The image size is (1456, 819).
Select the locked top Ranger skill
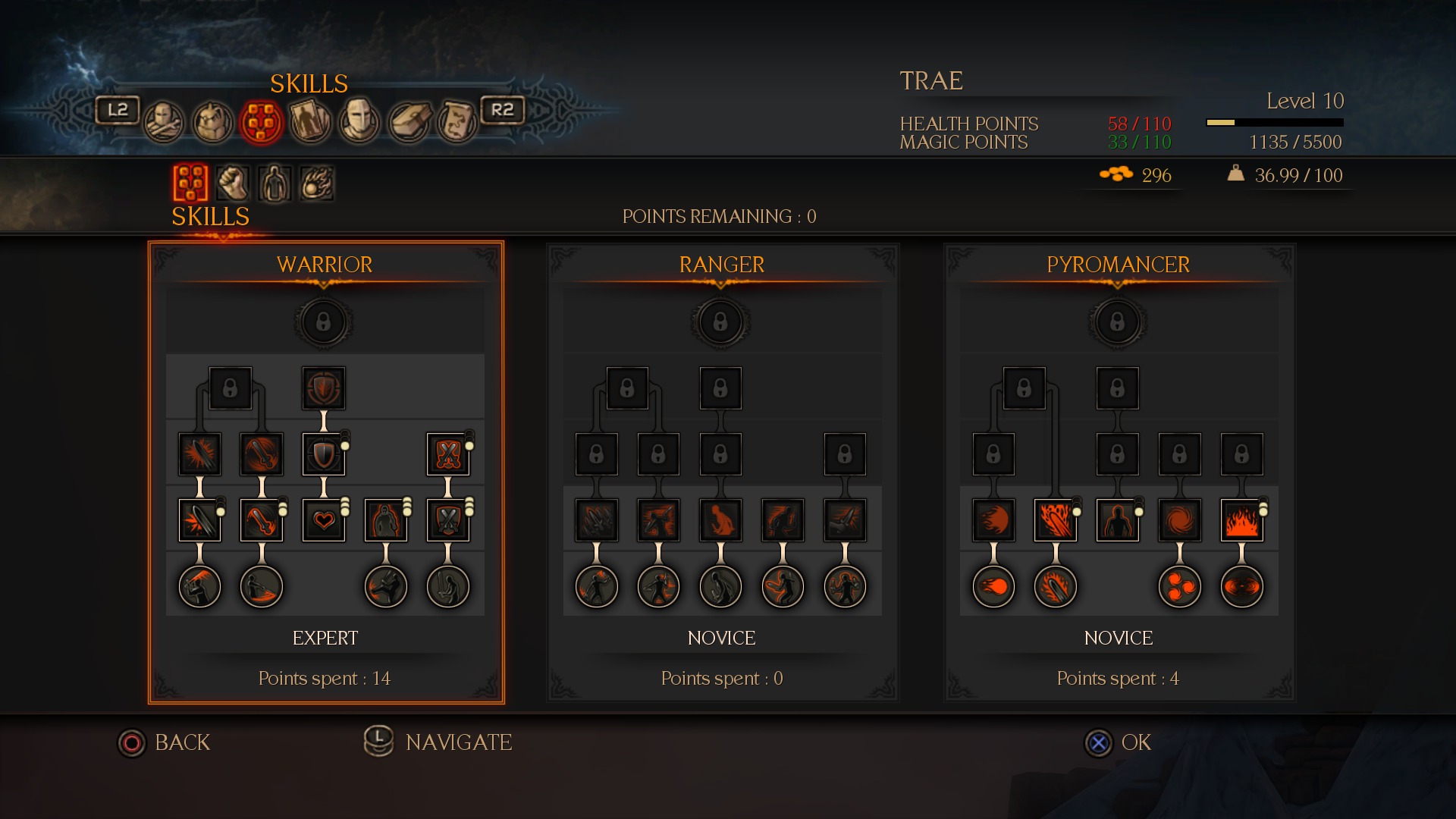[720, 322]
